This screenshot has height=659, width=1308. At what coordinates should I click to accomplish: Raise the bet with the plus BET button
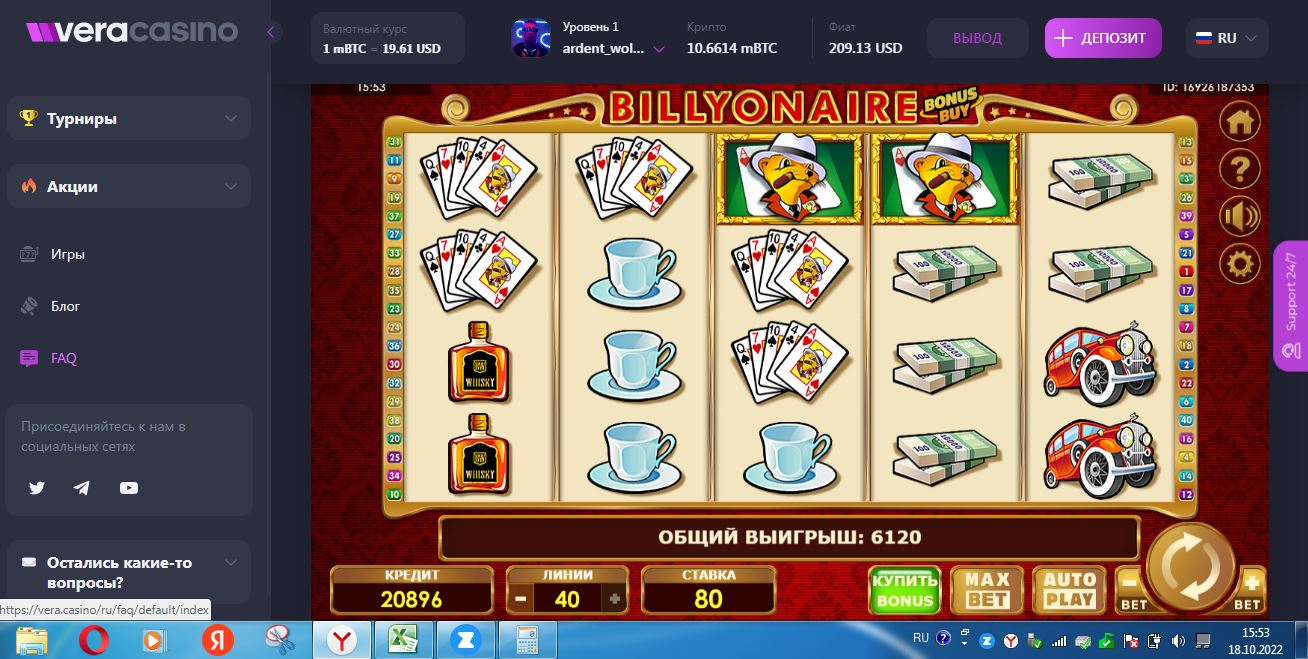click(1250, 588)
